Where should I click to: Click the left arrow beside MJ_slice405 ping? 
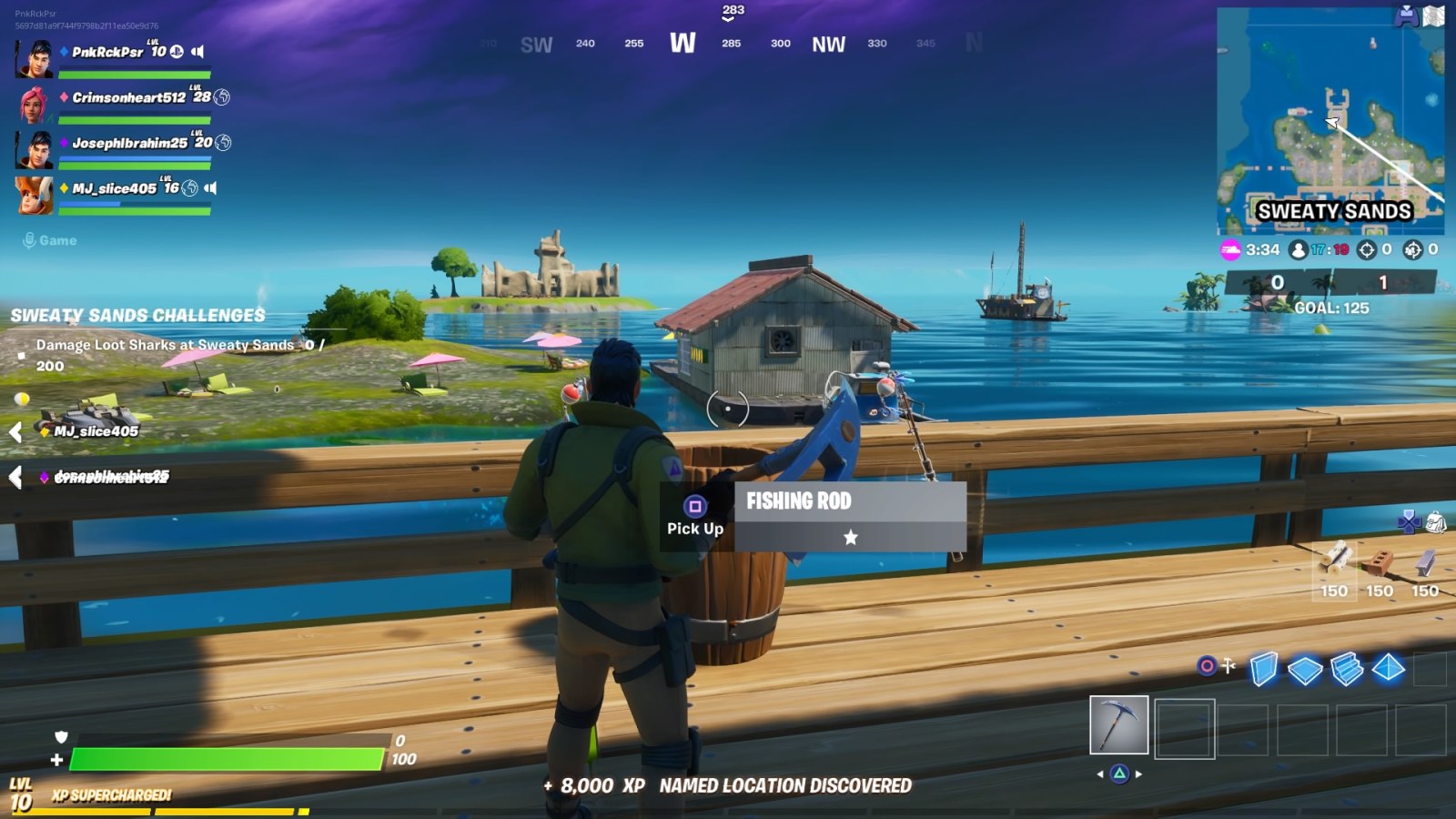(15, 431)
